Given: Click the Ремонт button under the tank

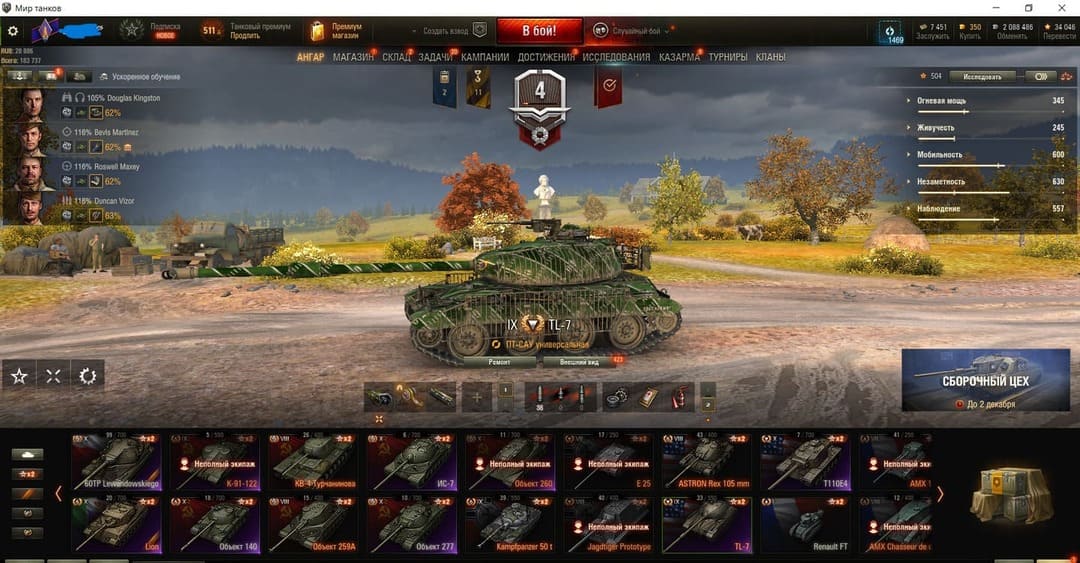Looking at the screenshot, I should click(x=499, y=361).
